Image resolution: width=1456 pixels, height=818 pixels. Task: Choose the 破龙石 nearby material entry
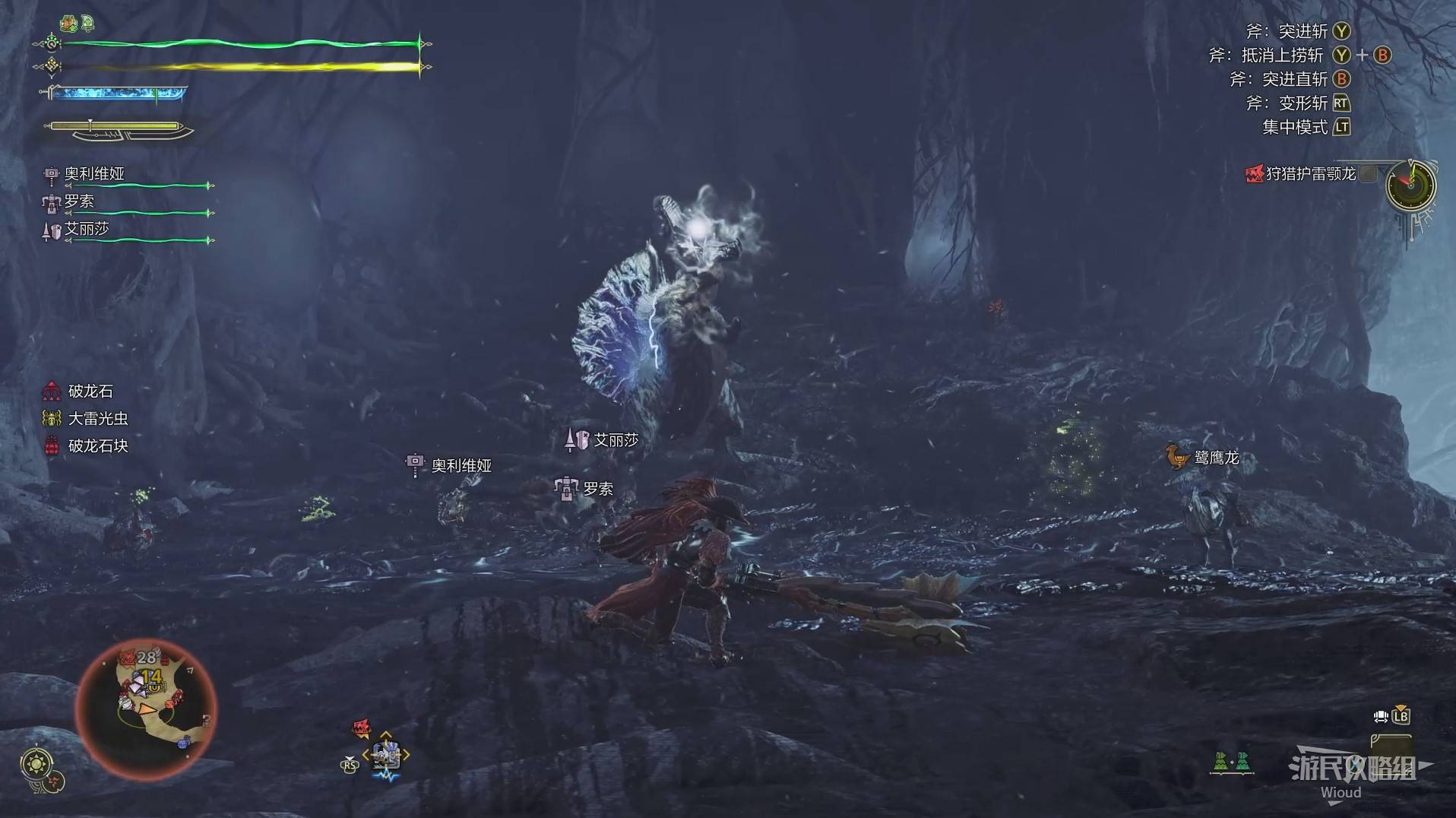[x=90, y=392]
